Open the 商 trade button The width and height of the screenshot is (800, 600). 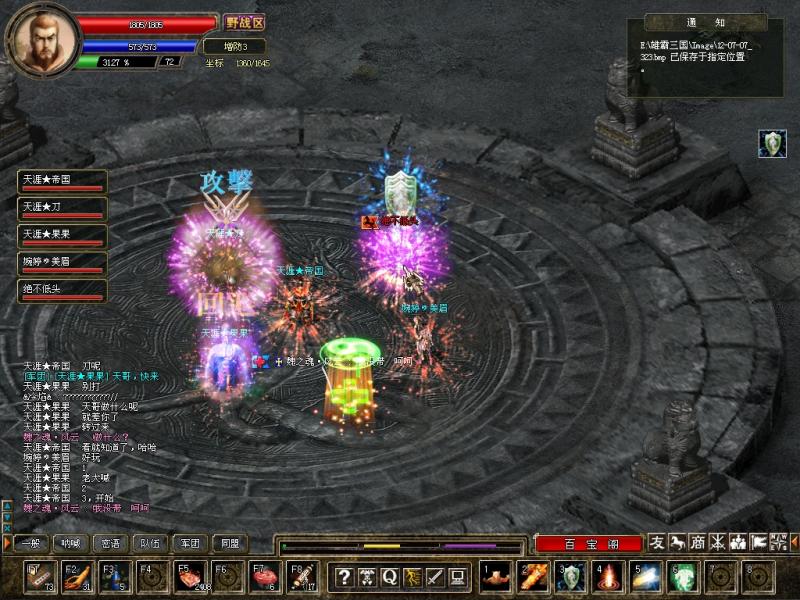pyautogui.click(x=698, y=542)
